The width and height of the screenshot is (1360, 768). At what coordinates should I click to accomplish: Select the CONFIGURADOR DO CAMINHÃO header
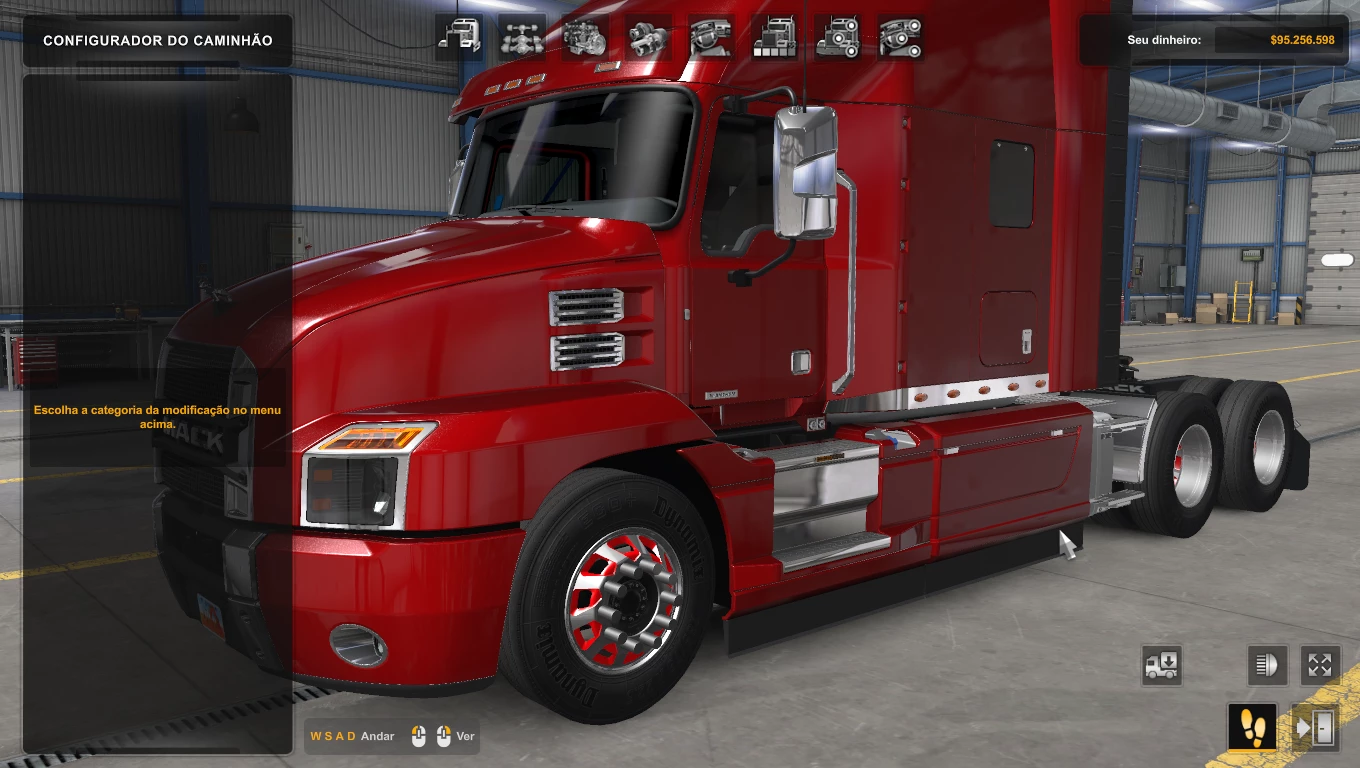[x=157, y=40]
